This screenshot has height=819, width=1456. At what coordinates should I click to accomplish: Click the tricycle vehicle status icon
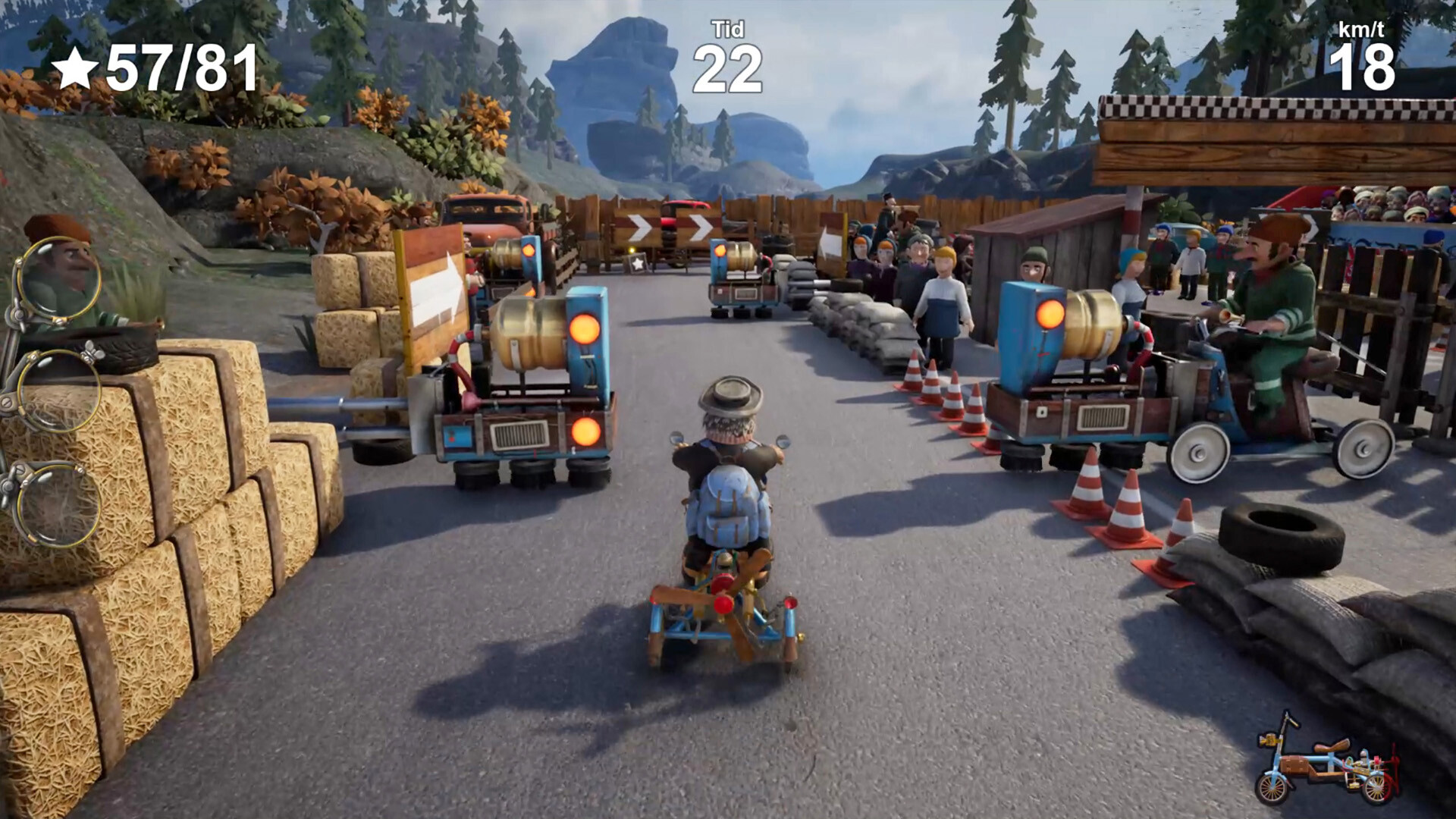coord(1325,761)
